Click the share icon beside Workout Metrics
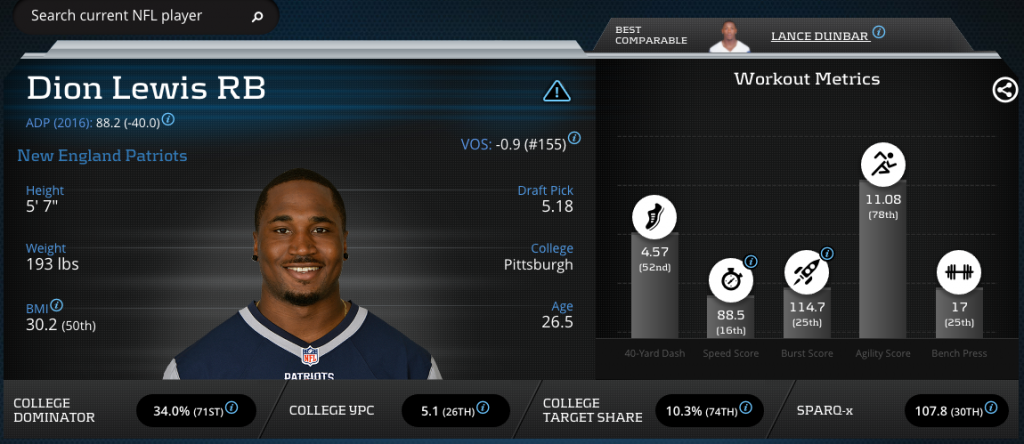1024x444 pixels. tap(1004, 90)
